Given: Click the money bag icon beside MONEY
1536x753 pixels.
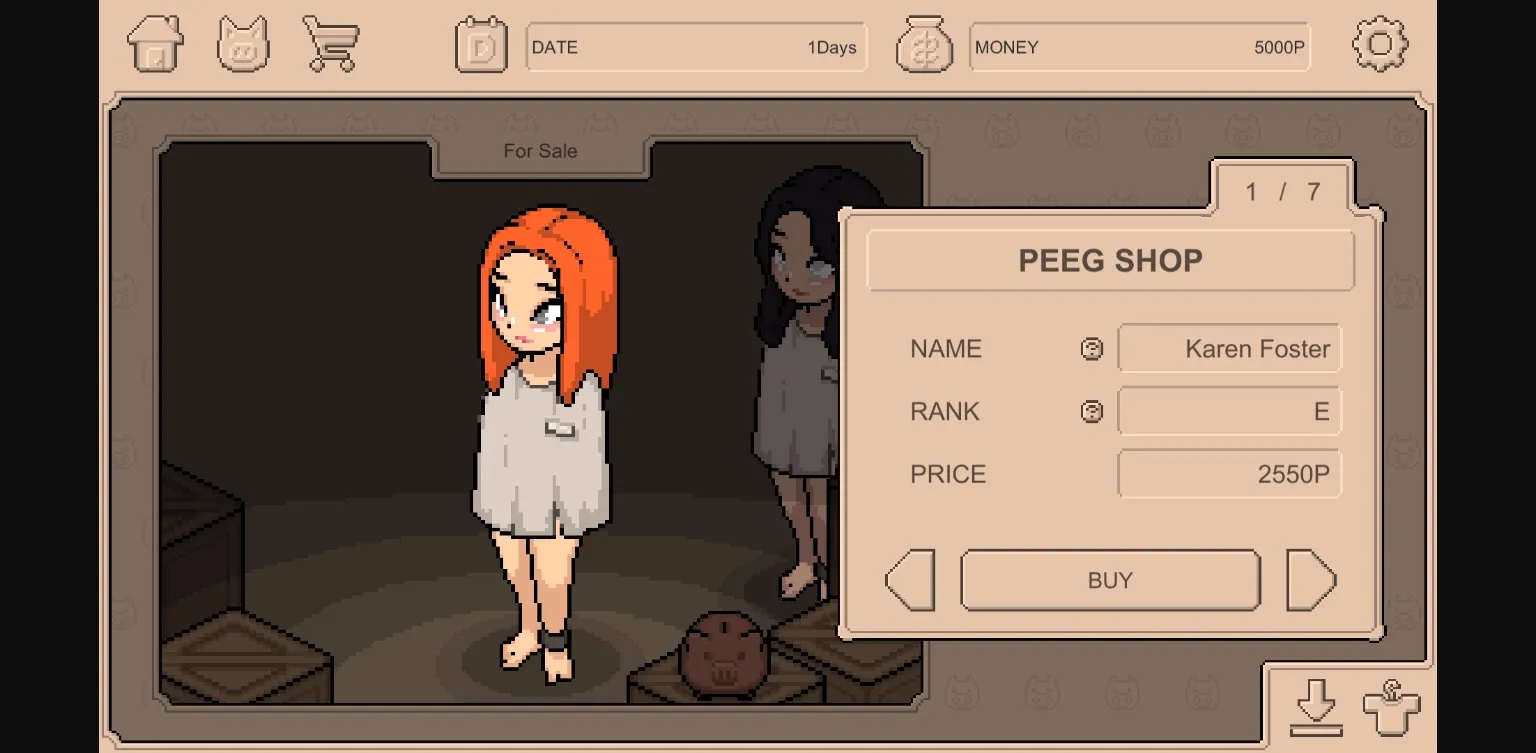Looking at the screenshot, I should pos(925,44).
